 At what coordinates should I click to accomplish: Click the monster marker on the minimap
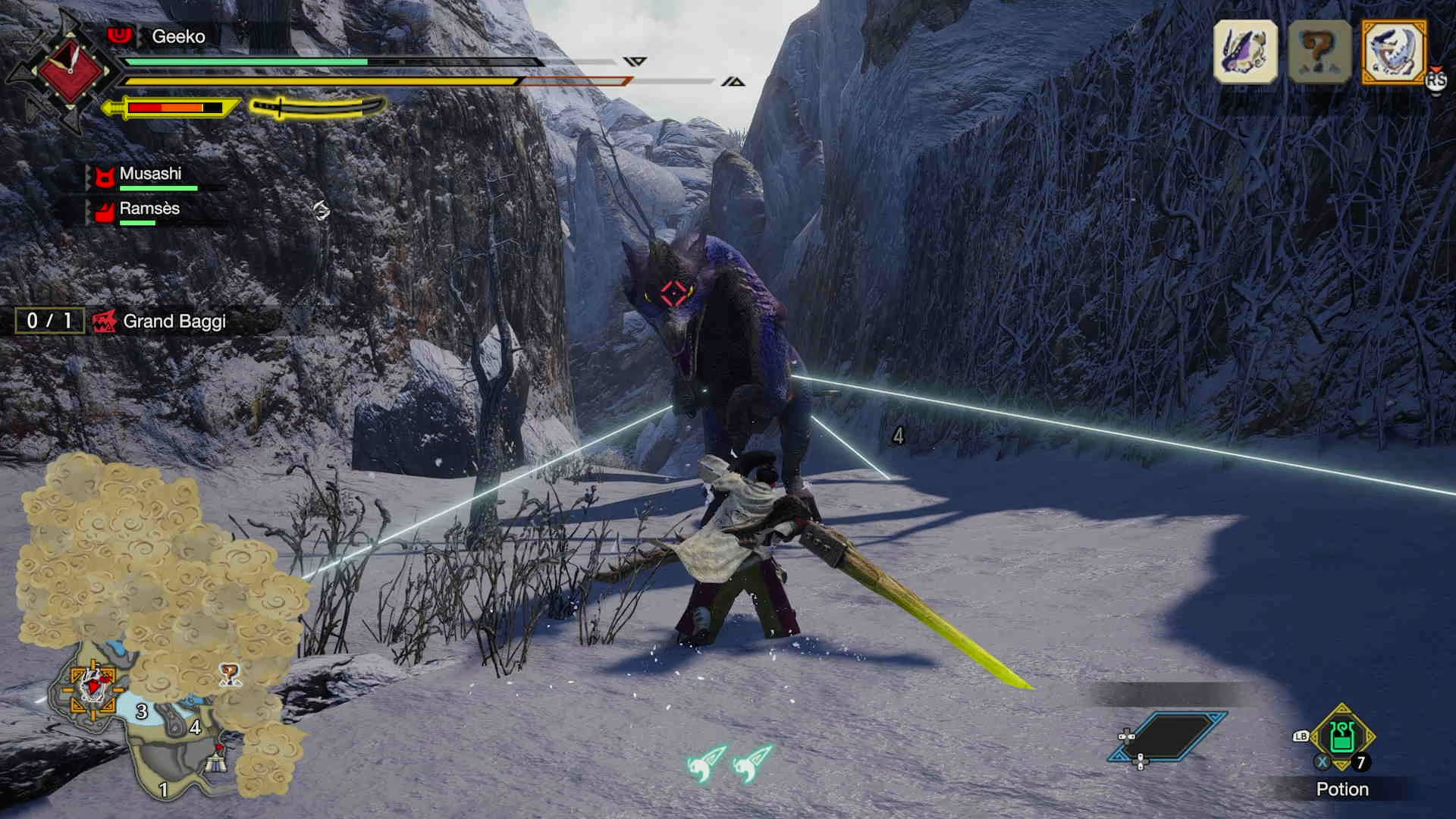[93, 686]
